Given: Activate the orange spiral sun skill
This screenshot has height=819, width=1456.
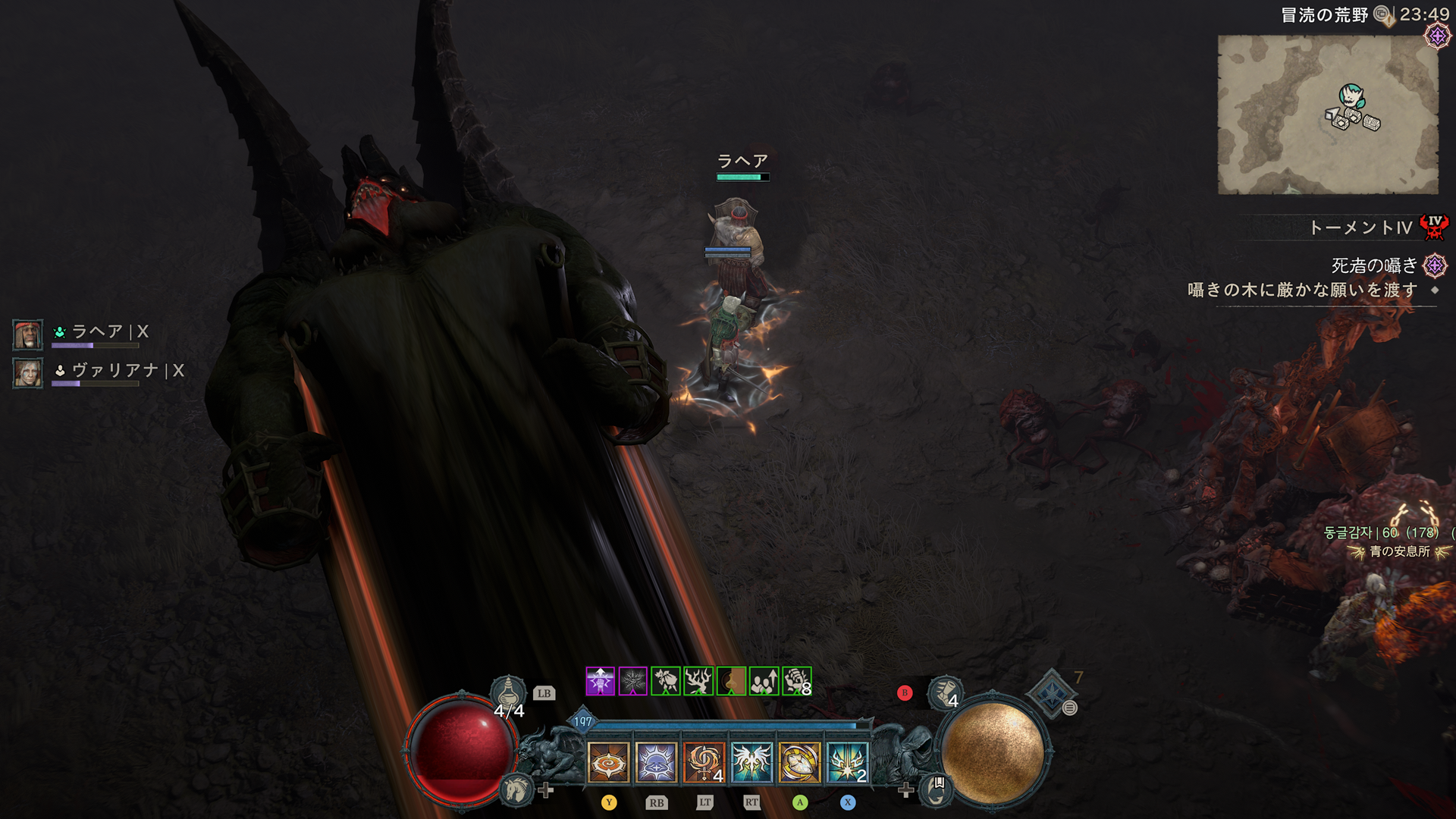Looking at the screenshot, I should [608, 761].
